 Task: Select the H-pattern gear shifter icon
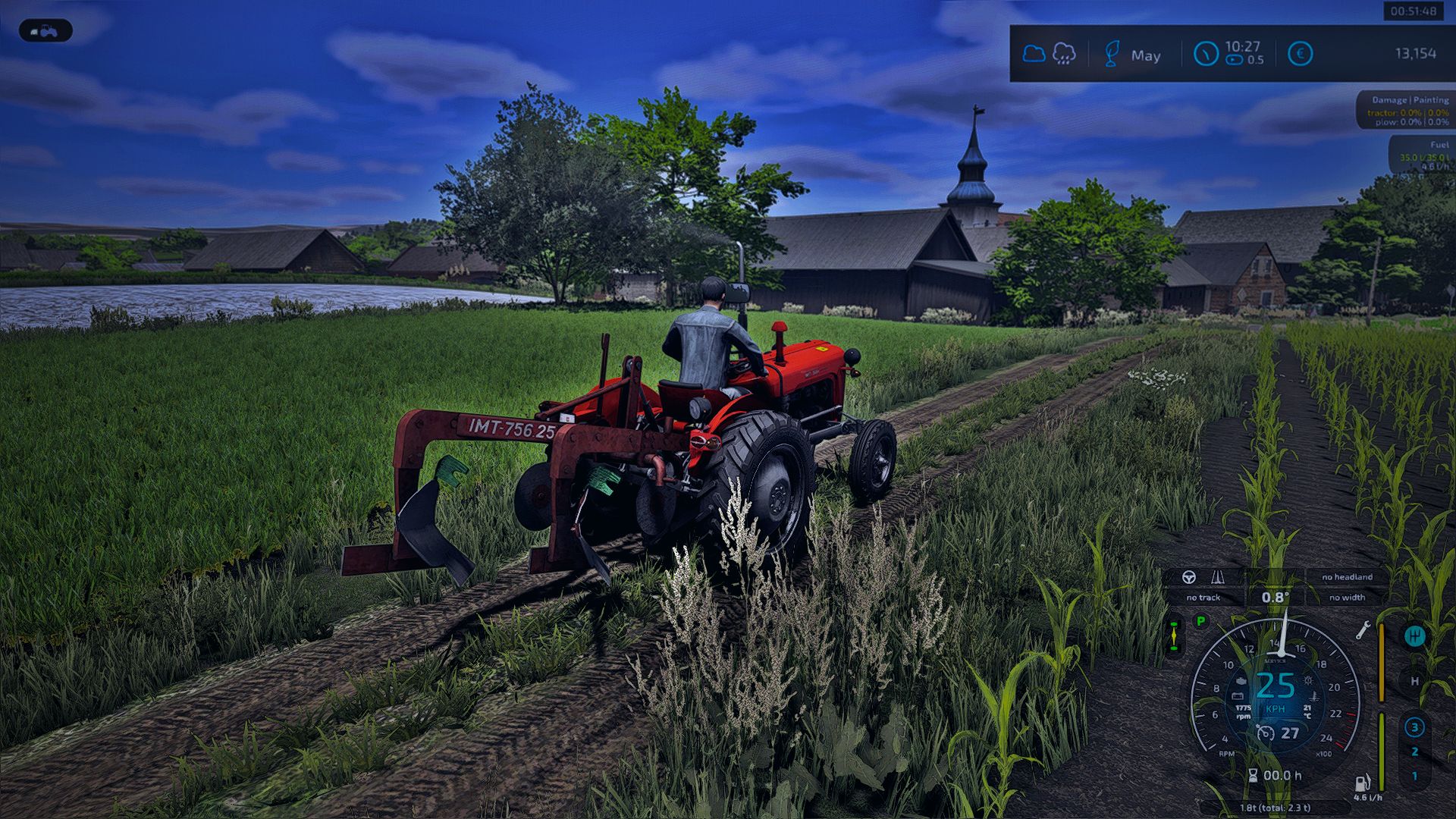[x=1415, y=635]
